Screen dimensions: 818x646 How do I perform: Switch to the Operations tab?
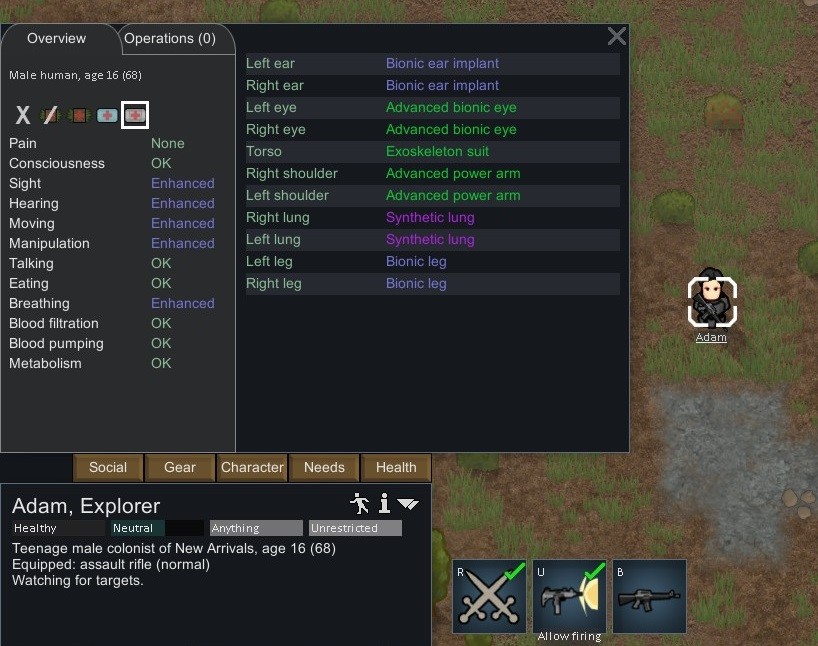[x=169, y=39]
